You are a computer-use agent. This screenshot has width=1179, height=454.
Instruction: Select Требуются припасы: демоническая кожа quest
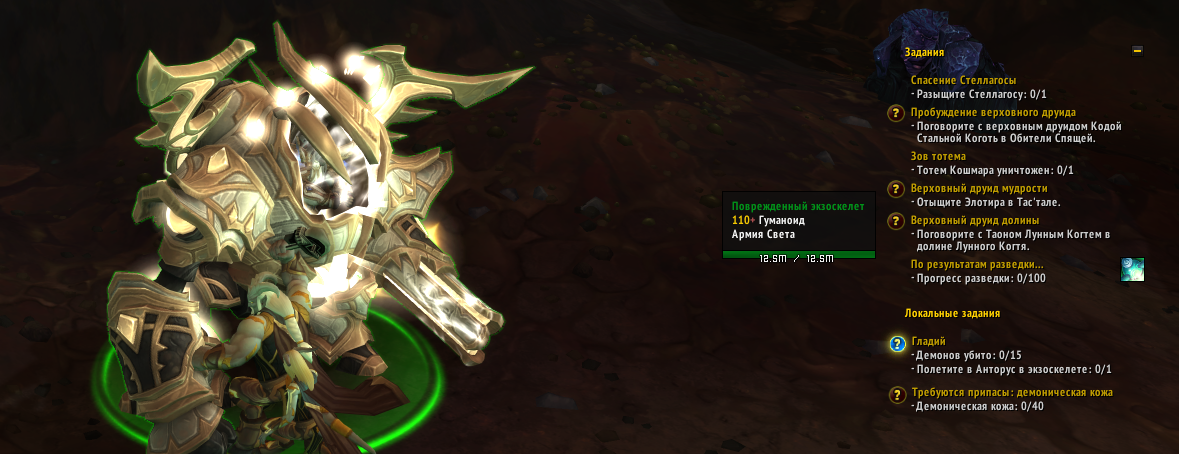pos(1011,392)
